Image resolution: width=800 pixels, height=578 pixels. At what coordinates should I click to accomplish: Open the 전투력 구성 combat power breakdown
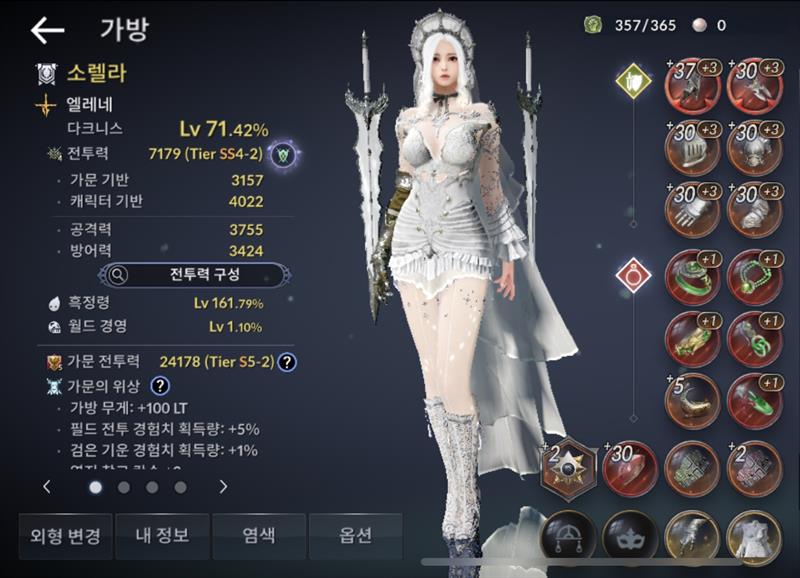pyautogui.click(x=196, y=274)
